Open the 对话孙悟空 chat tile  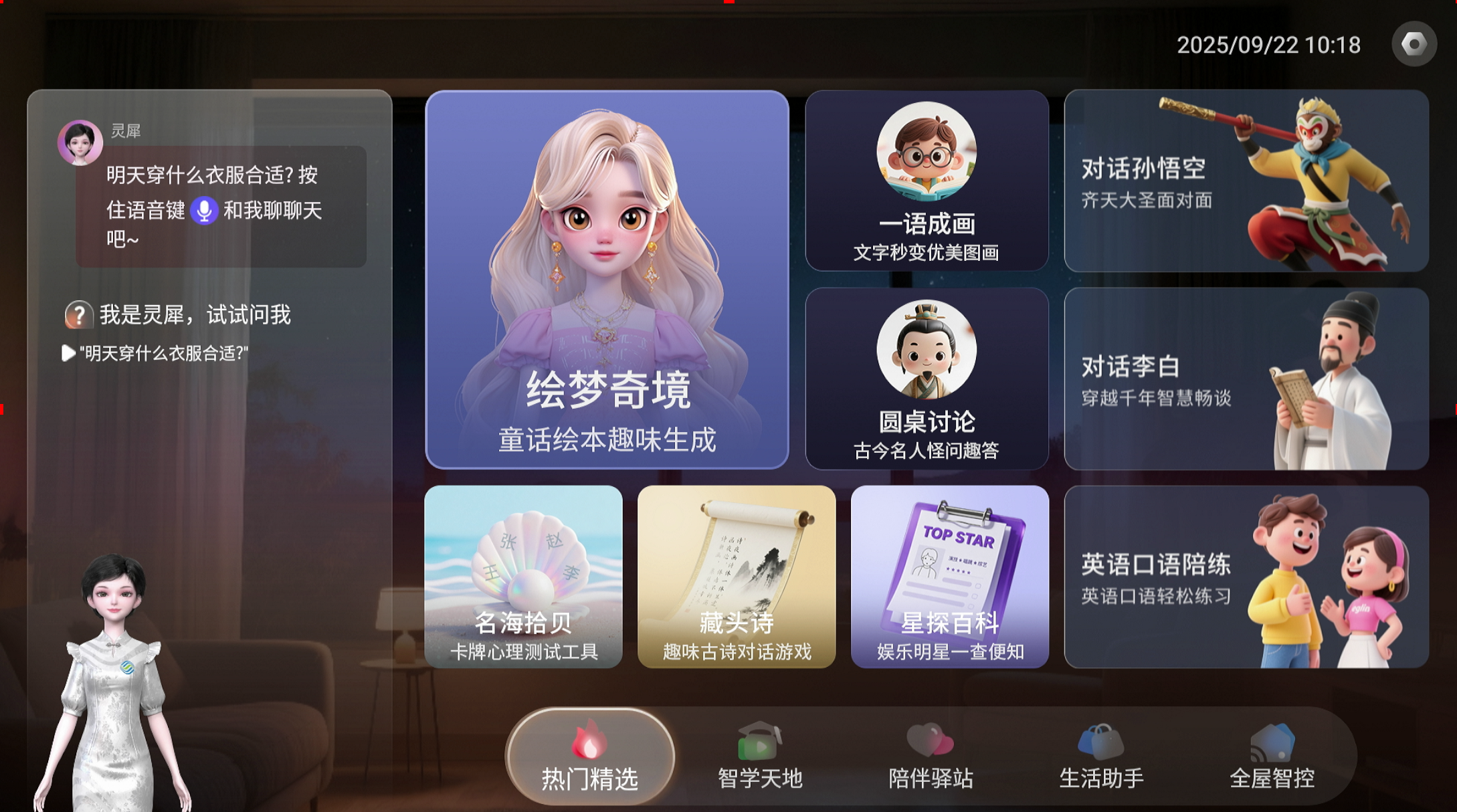pyautogui.click(x=1246, y=181)
